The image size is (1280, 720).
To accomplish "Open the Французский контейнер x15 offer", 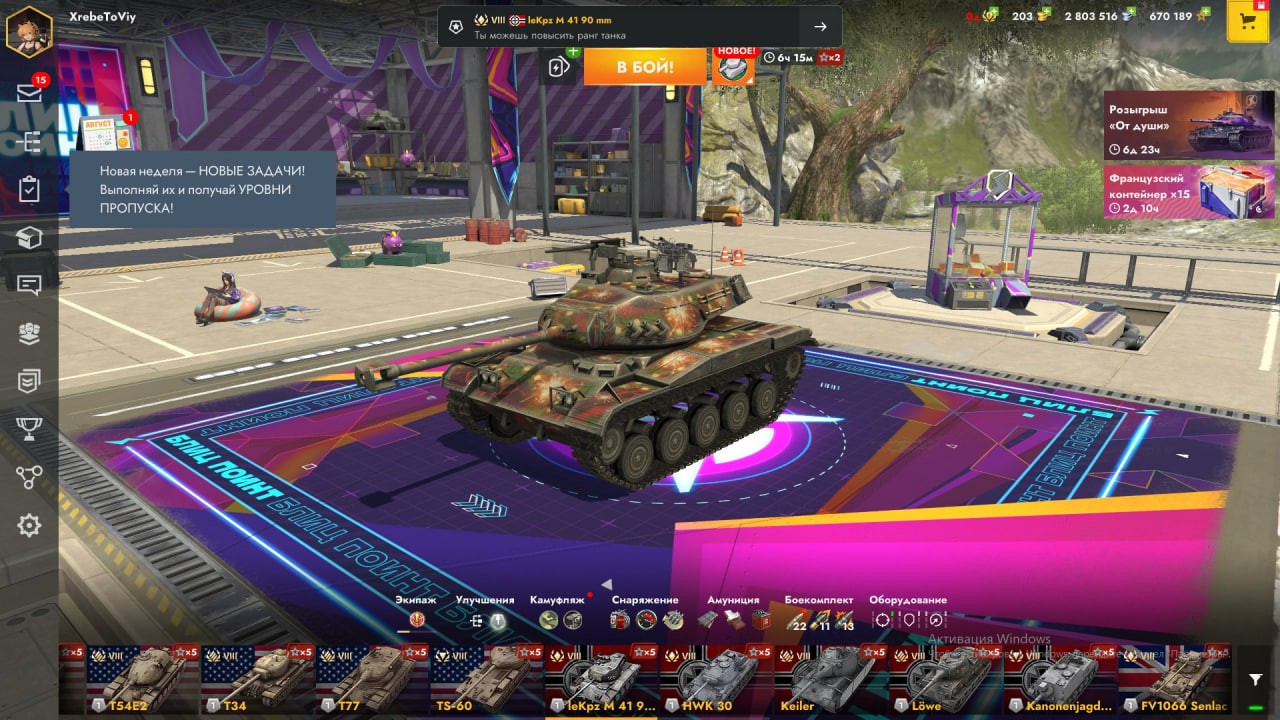I will 1189,192.
